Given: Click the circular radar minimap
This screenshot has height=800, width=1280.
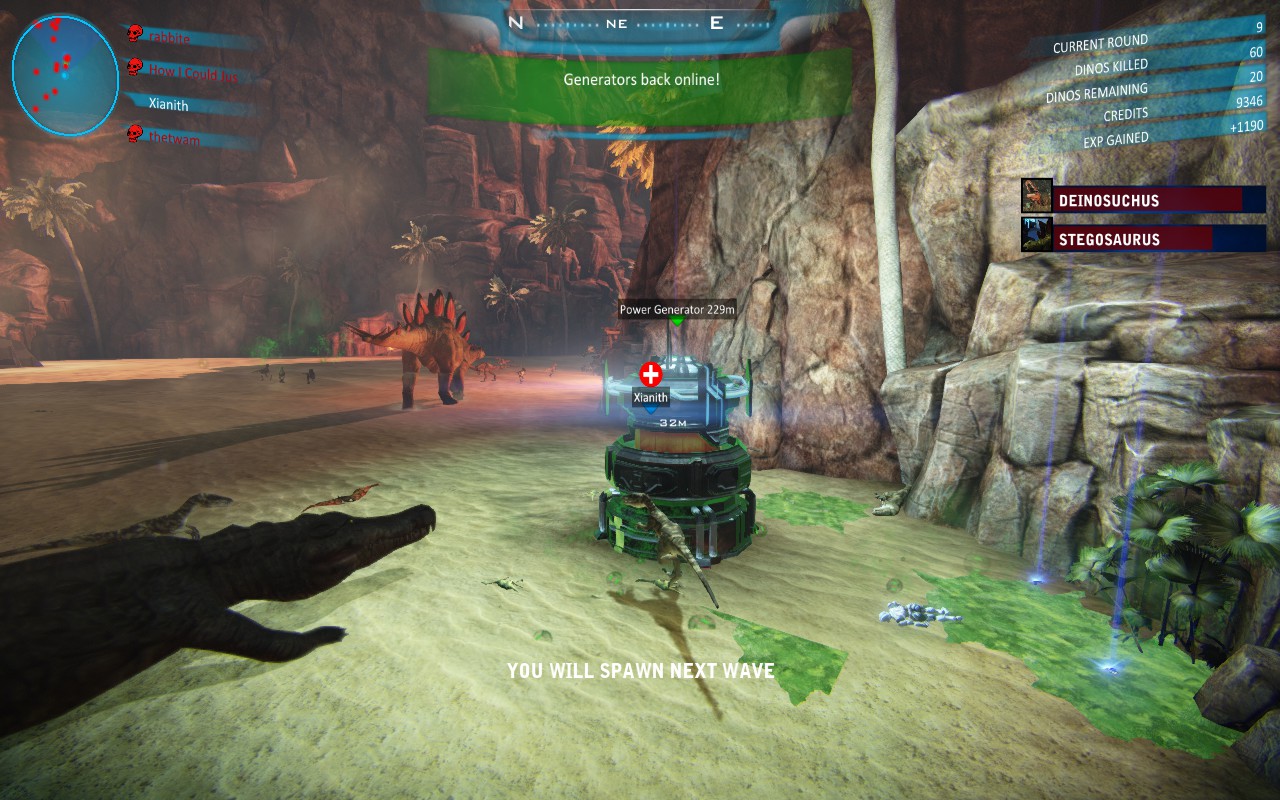Looking at the screenshot, I should 65,75.
